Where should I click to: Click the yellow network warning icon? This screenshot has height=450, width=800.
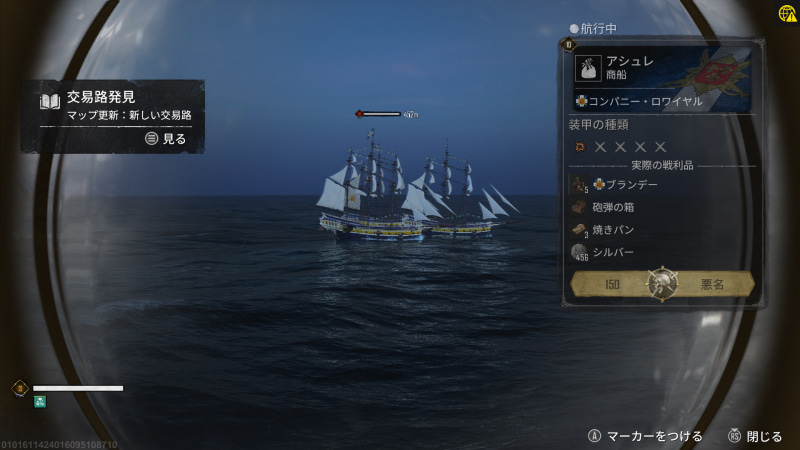788,12
